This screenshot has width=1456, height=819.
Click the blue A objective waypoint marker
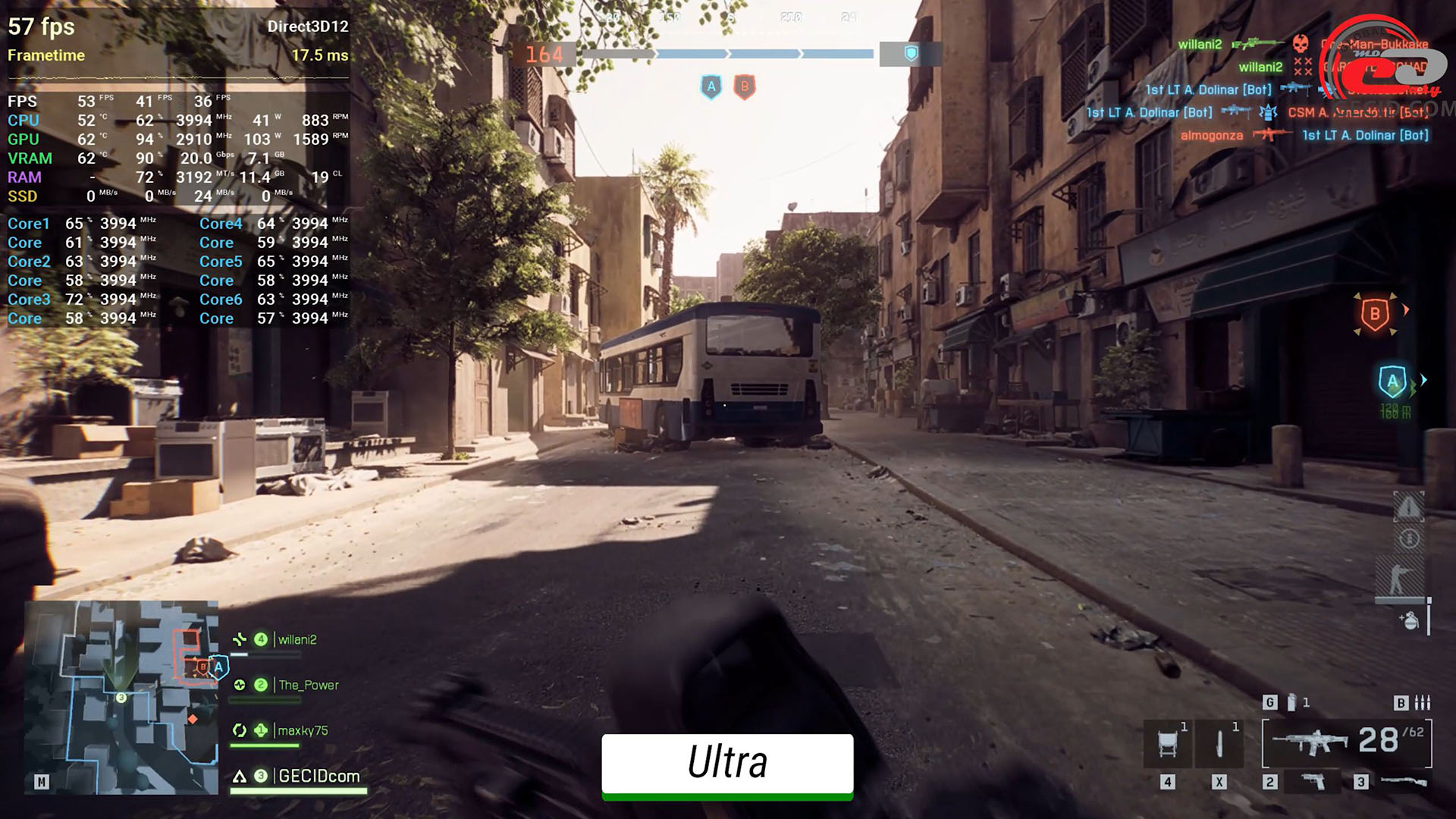coord(1392,382)
